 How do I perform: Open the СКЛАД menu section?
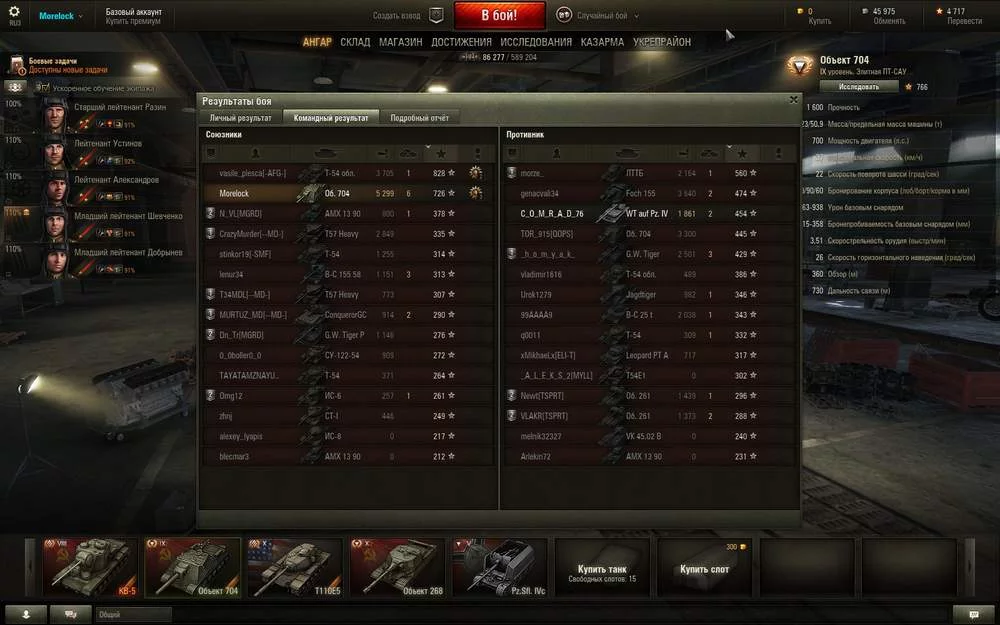pos(355,42)
